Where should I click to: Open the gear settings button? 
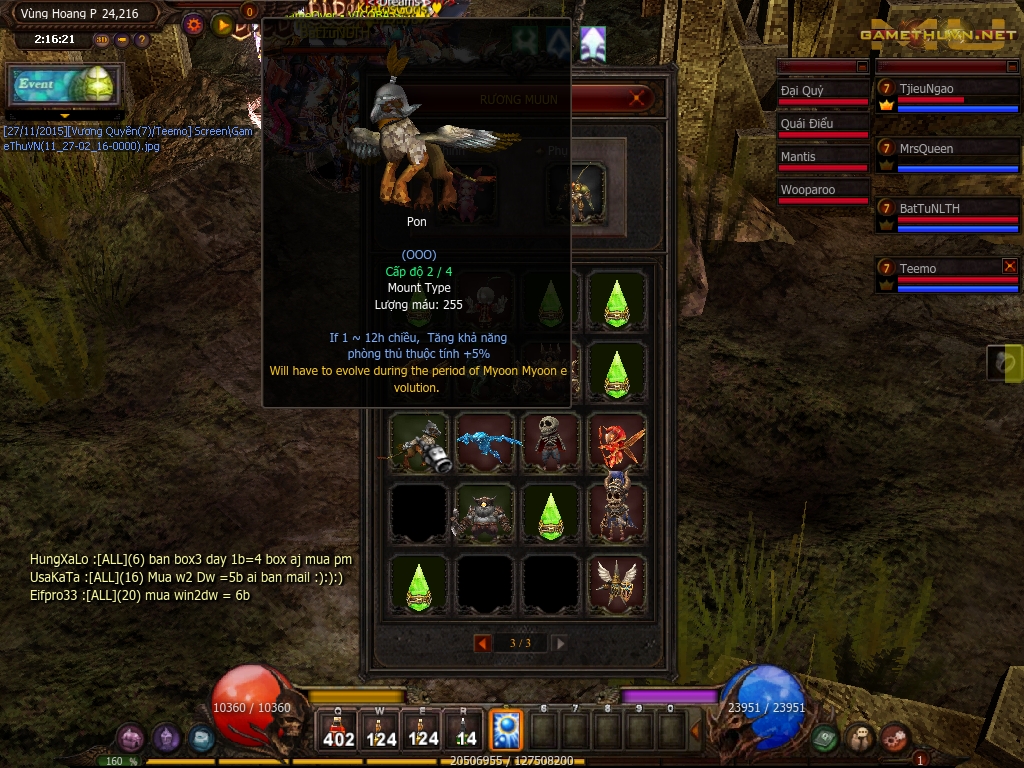point(194,26)
